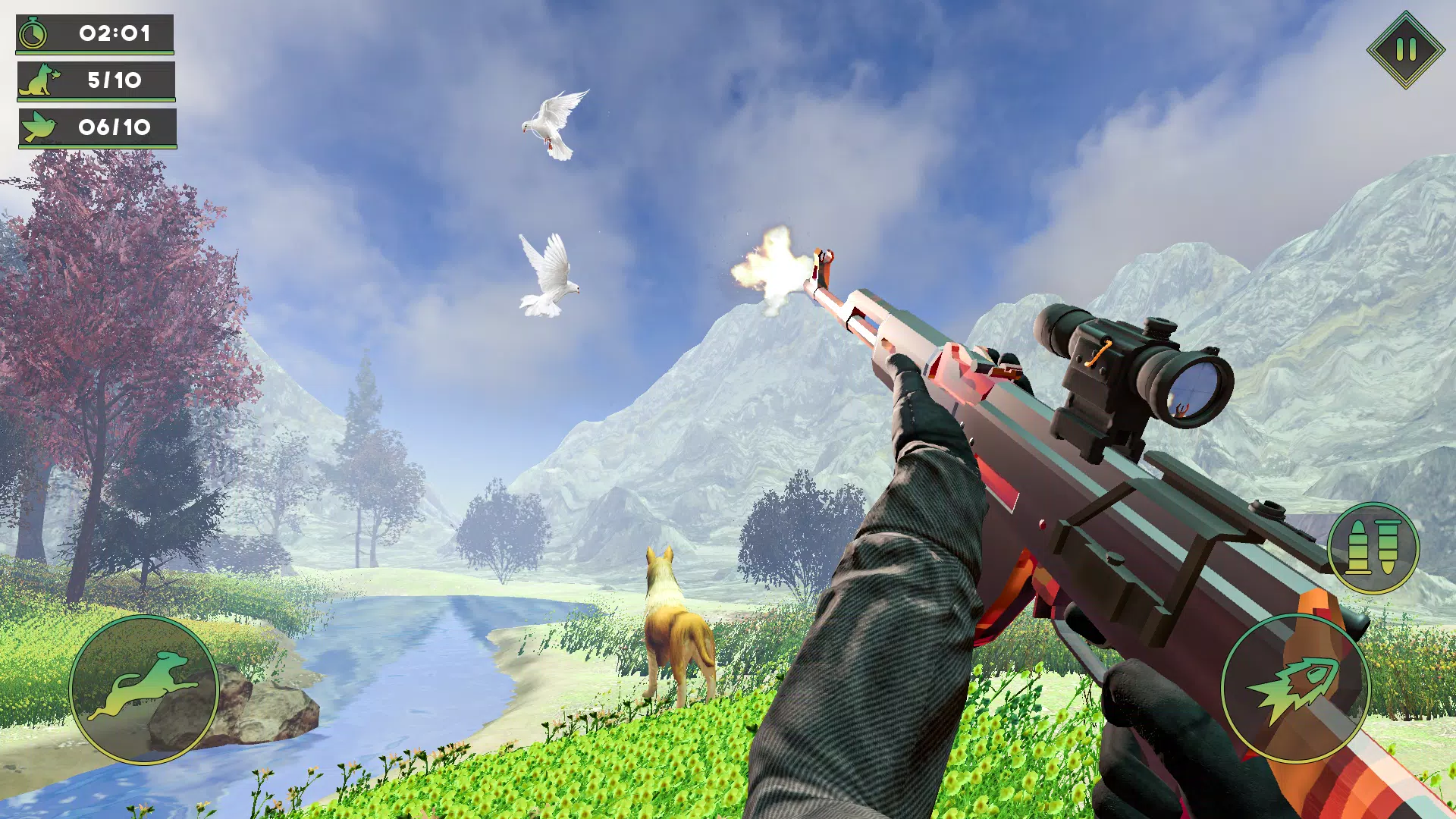Screen dimensions: 1456x819
Task: Select the dog kill counter 5/10 badge
Action: coord(114,78)
